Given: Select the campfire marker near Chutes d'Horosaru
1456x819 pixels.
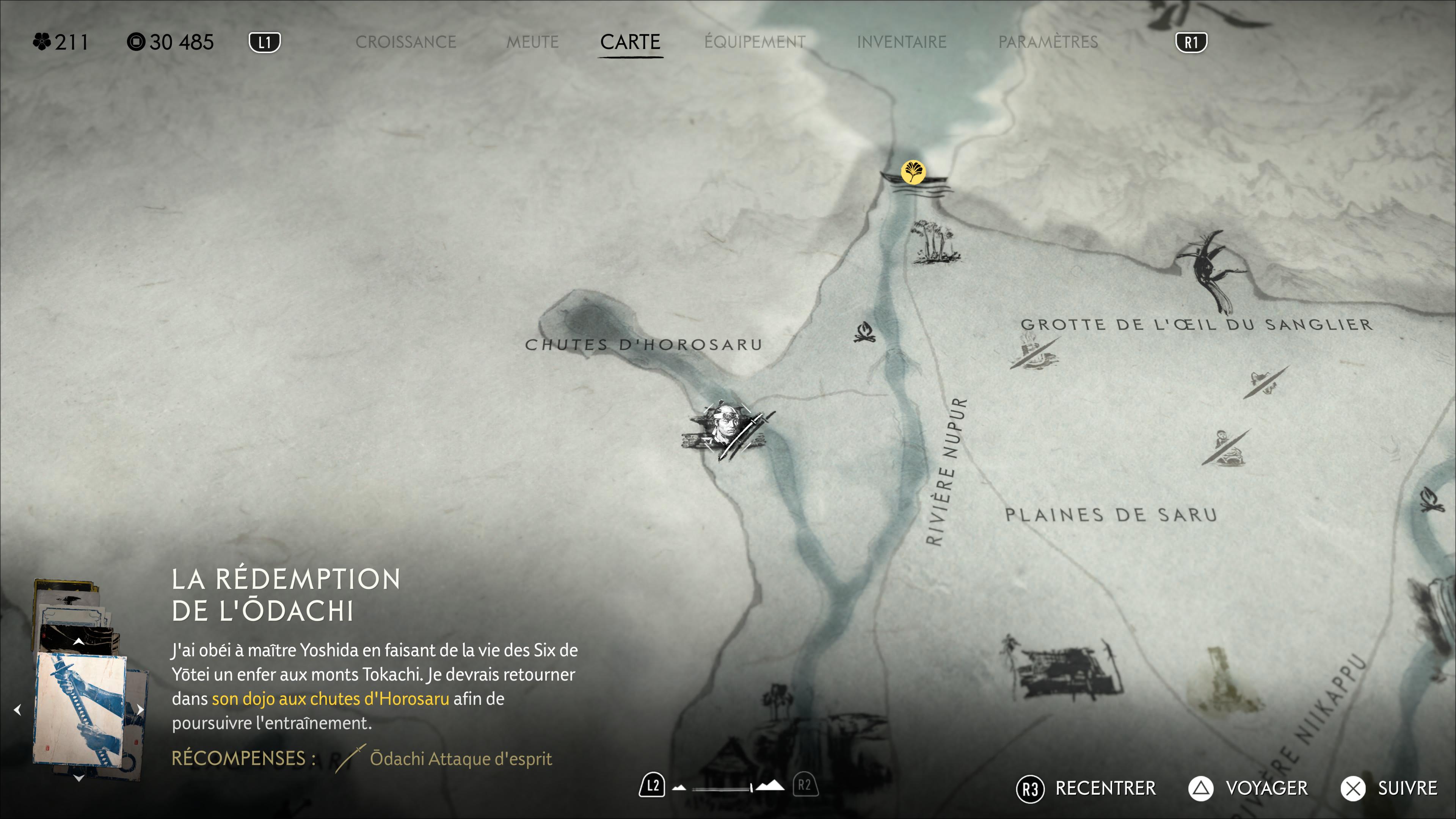Looking at the screenshot, I should (864, 333).
